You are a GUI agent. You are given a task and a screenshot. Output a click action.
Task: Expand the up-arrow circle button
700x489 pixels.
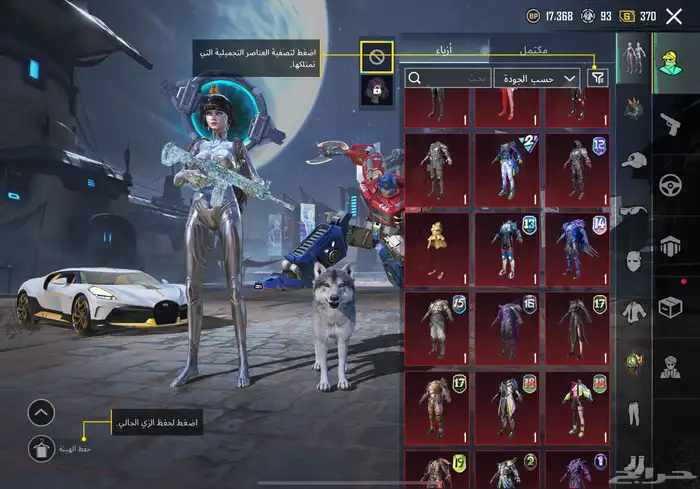[40, 411]
